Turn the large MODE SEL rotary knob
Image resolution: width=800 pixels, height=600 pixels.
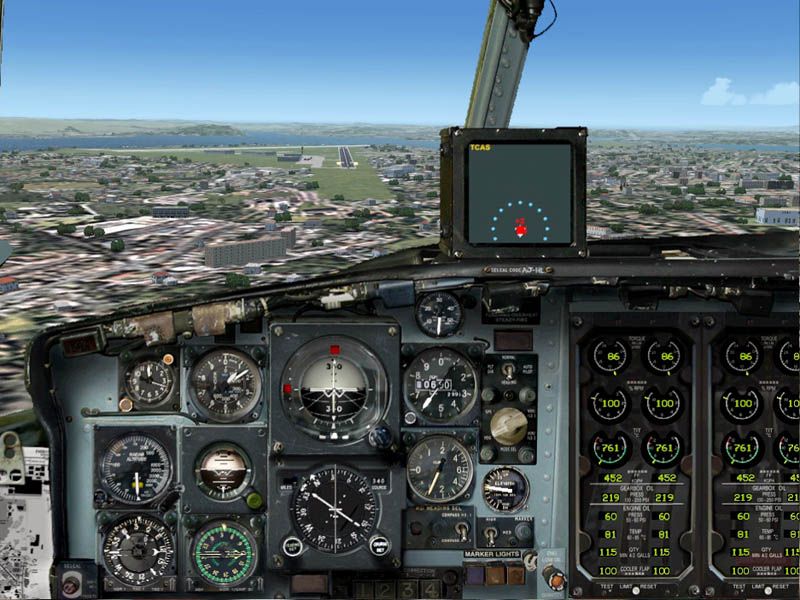[509, 426]
